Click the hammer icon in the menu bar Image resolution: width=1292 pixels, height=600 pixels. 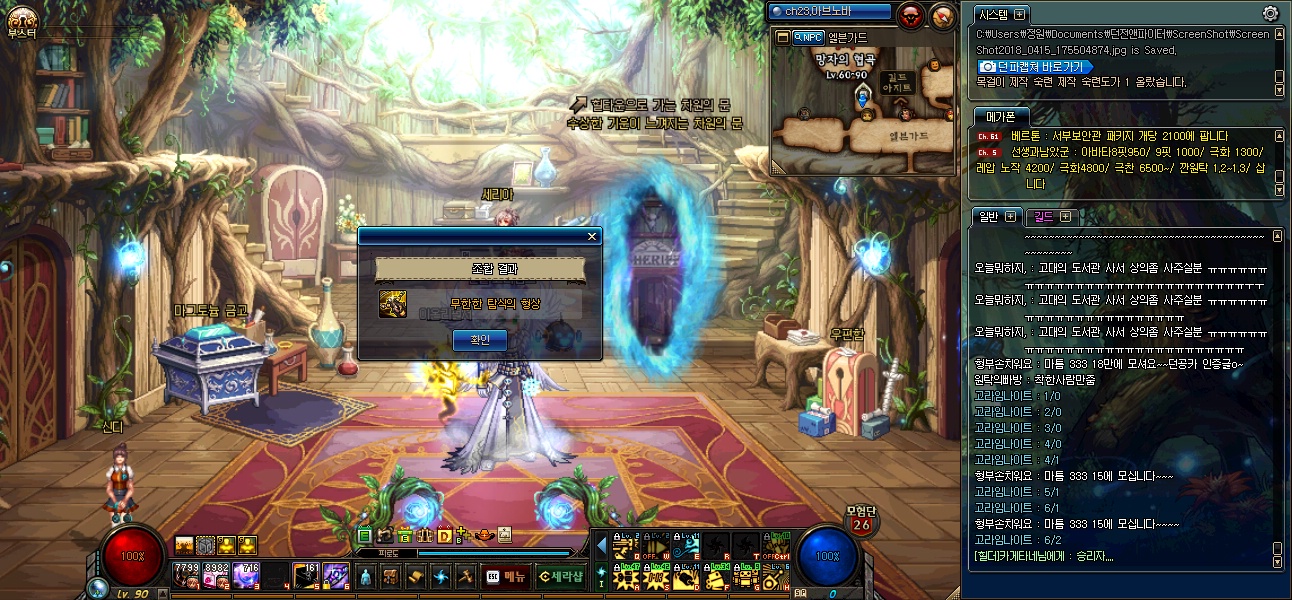coord(465,576)
